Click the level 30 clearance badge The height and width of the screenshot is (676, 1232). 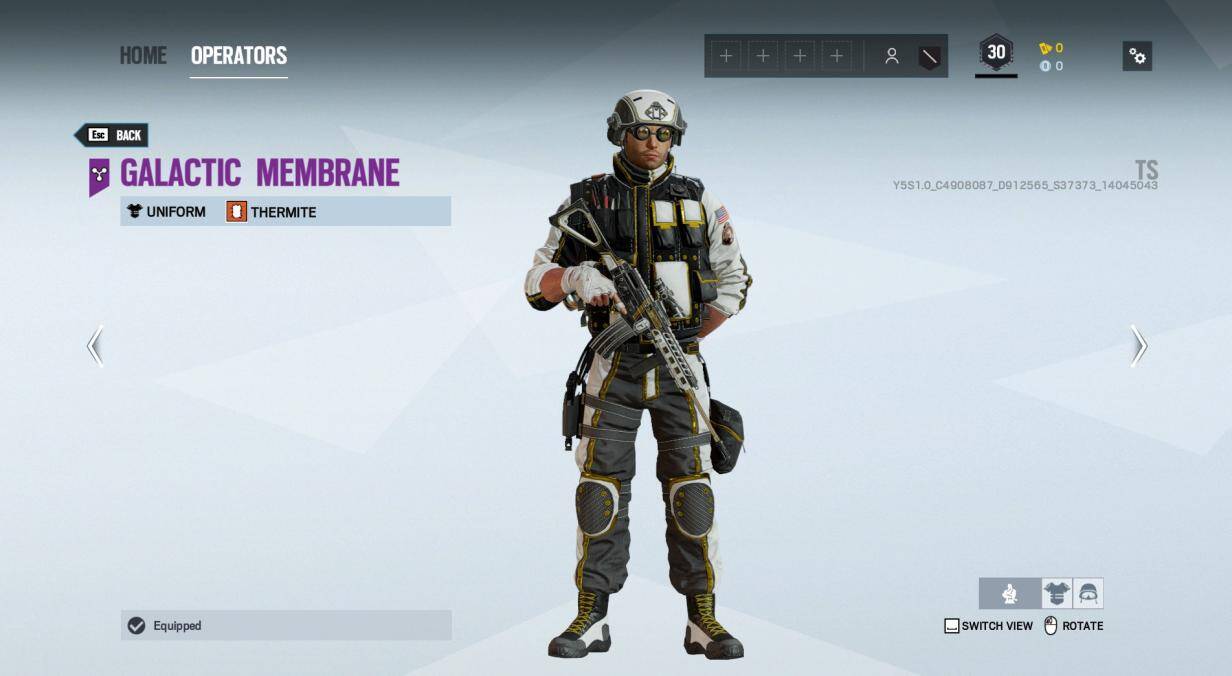coord(996,54)
